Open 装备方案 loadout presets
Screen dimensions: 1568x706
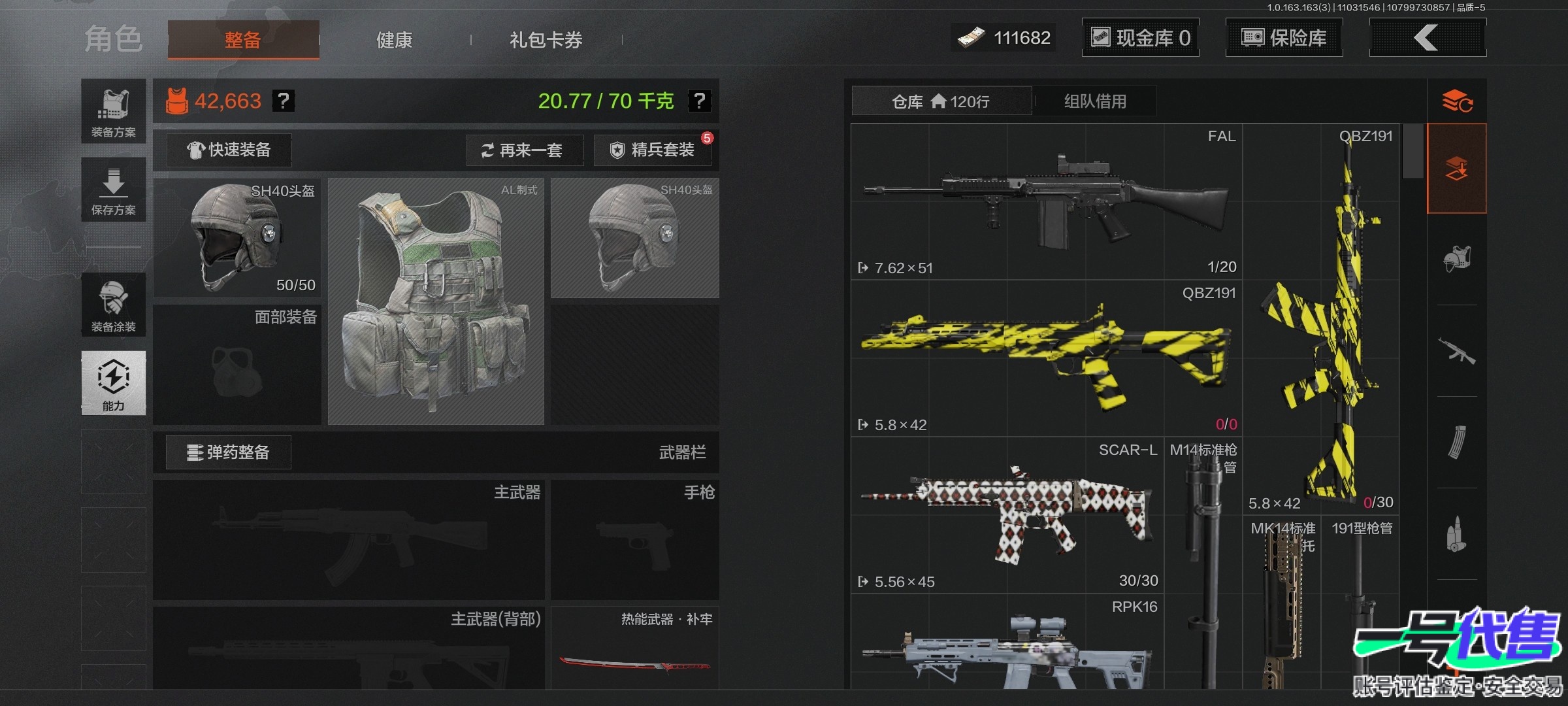[x=113, y=111]
